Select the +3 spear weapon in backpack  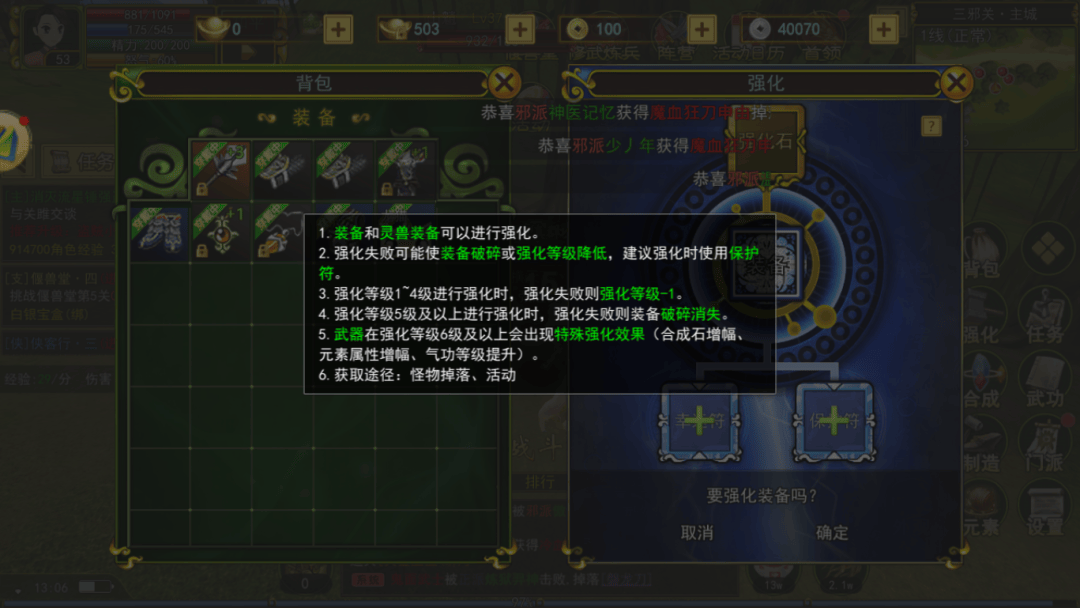[220, 168]
